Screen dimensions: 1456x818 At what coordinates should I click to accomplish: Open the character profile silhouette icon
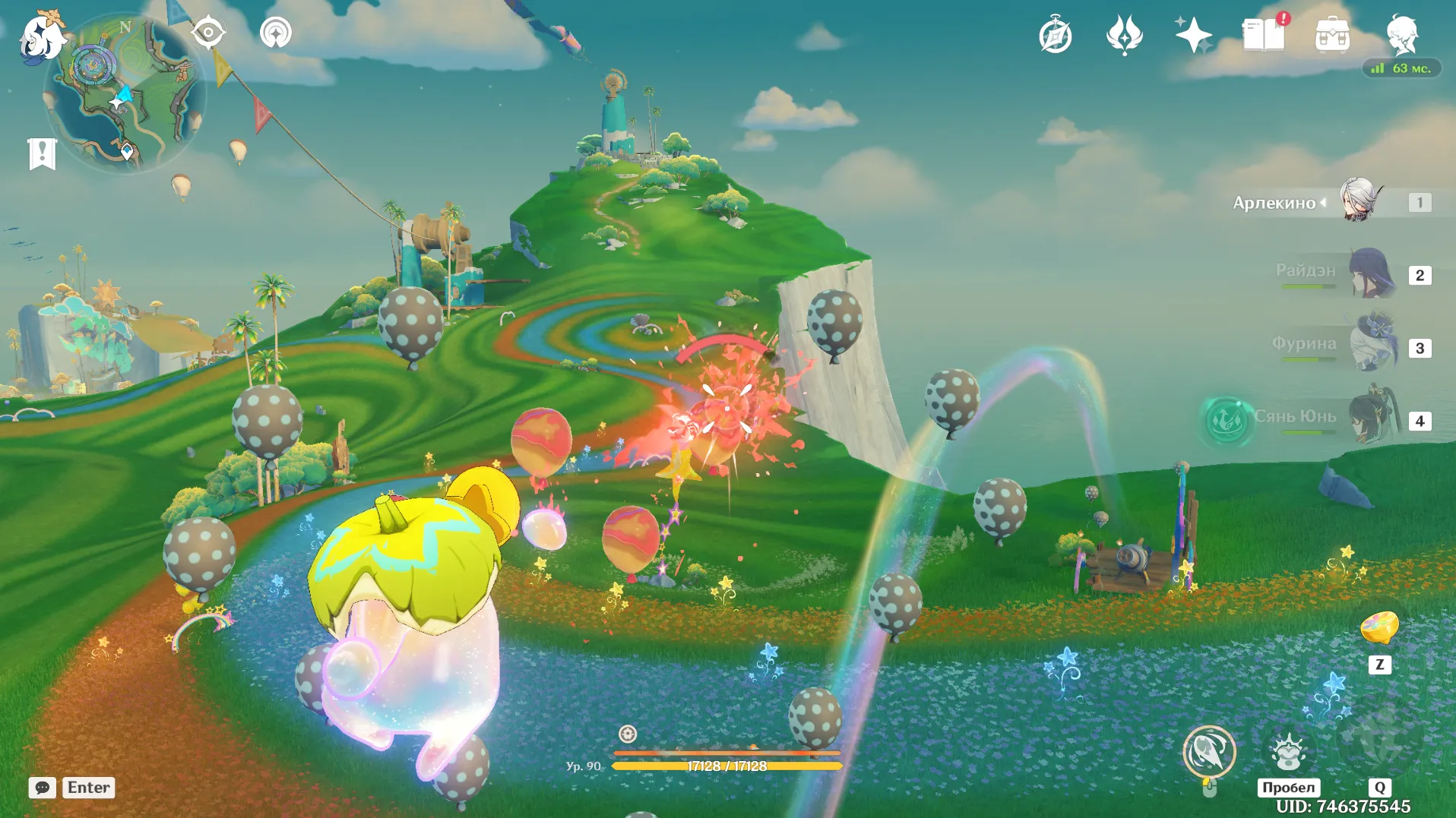pyautogui.click(x=1402, y=34)
